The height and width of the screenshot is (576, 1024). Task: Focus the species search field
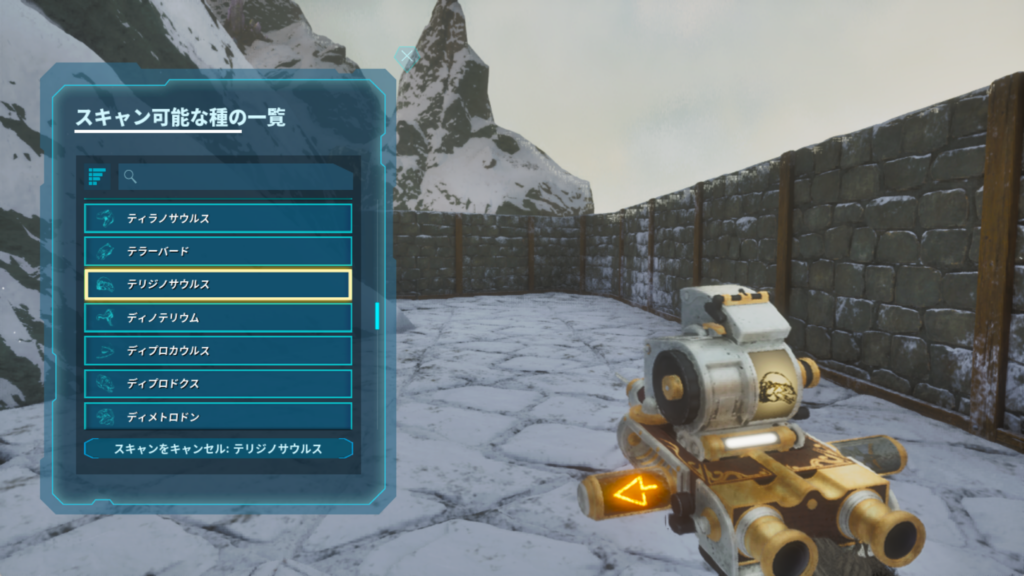[236, 177]
